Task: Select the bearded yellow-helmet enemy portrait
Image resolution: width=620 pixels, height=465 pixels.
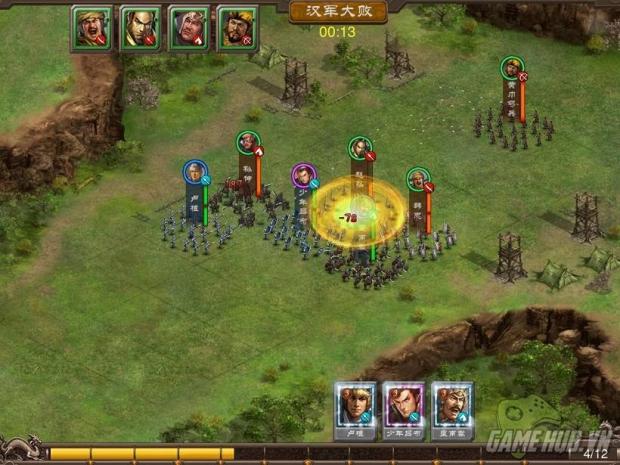Action: point(238,28)
